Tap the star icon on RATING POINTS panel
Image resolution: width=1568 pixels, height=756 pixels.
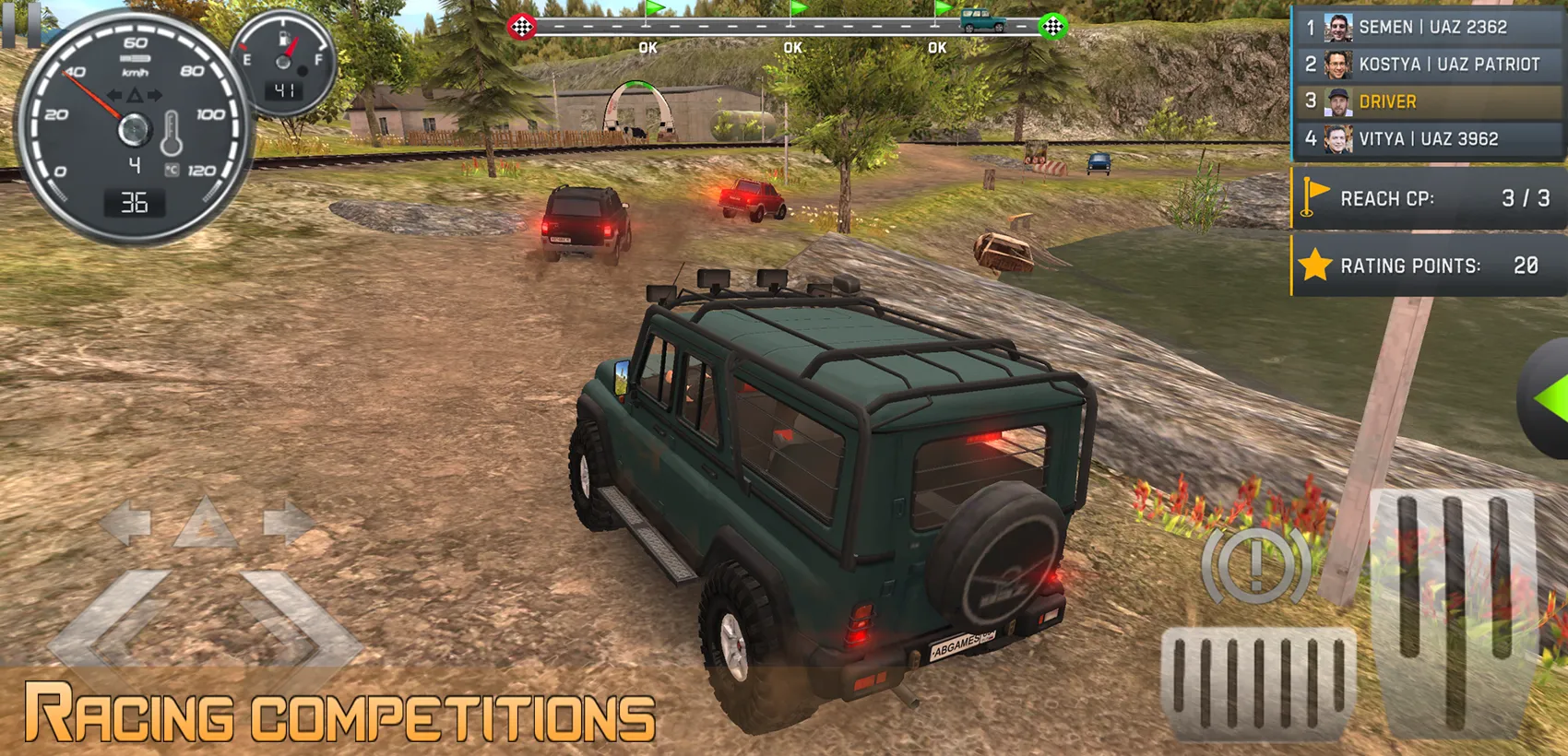[x=1317, y=266]
